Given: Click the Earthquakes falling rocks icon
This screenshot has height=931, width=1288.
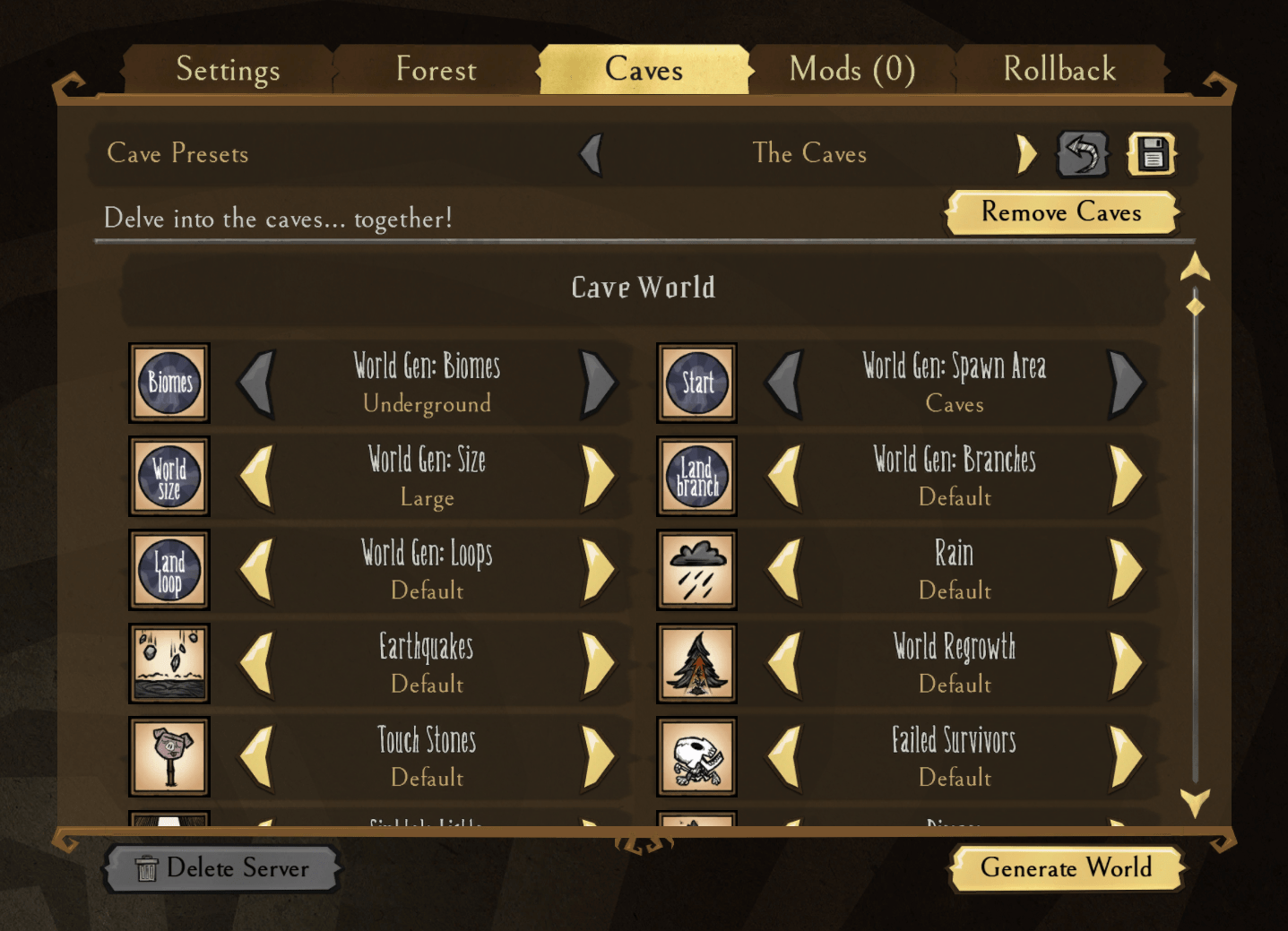Looking at the screenshot, I should click(x=169, y=663).
